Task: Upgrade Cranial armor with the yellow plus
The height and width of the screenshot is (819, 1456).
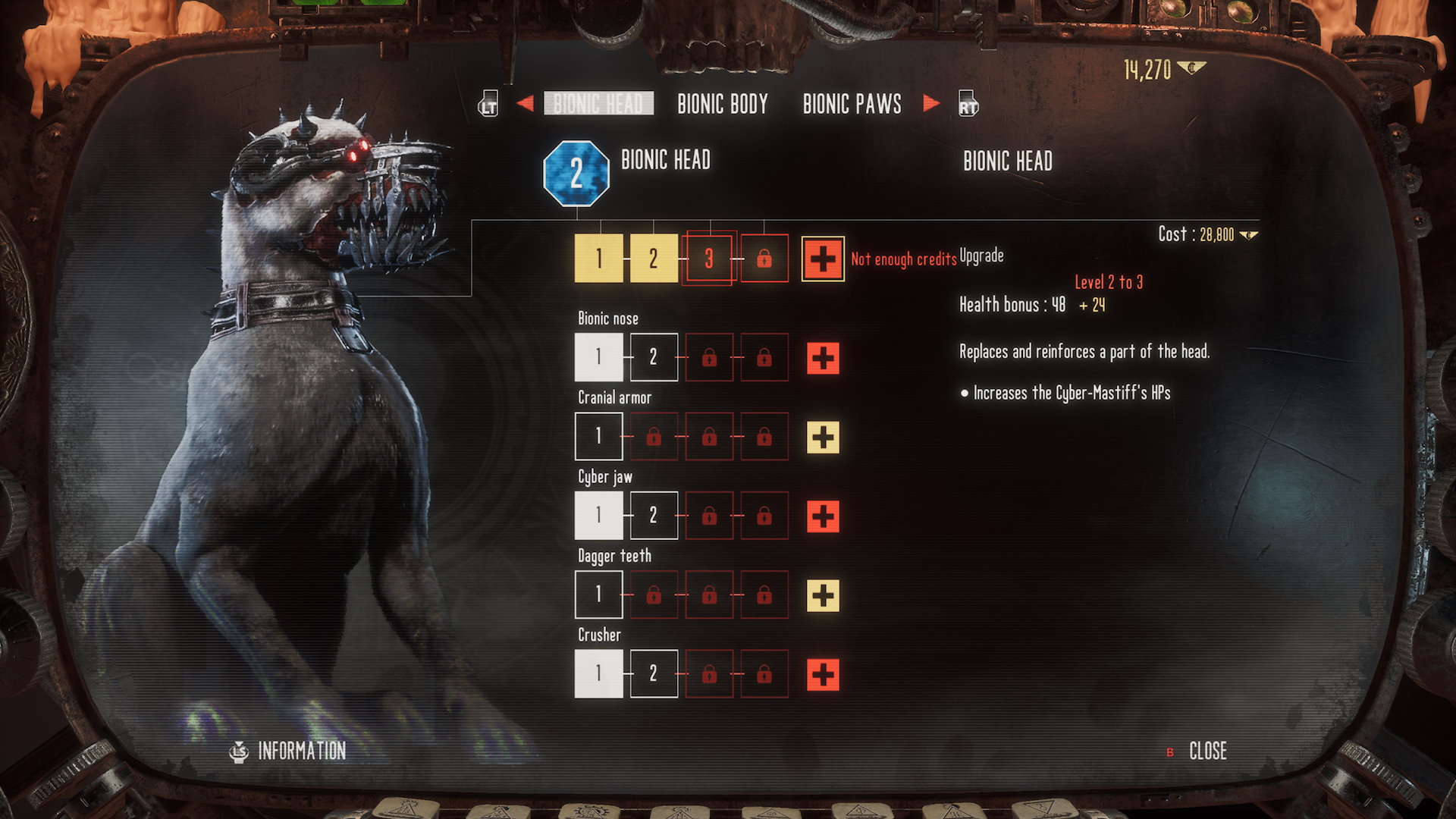Action: (x=823, y=437)
